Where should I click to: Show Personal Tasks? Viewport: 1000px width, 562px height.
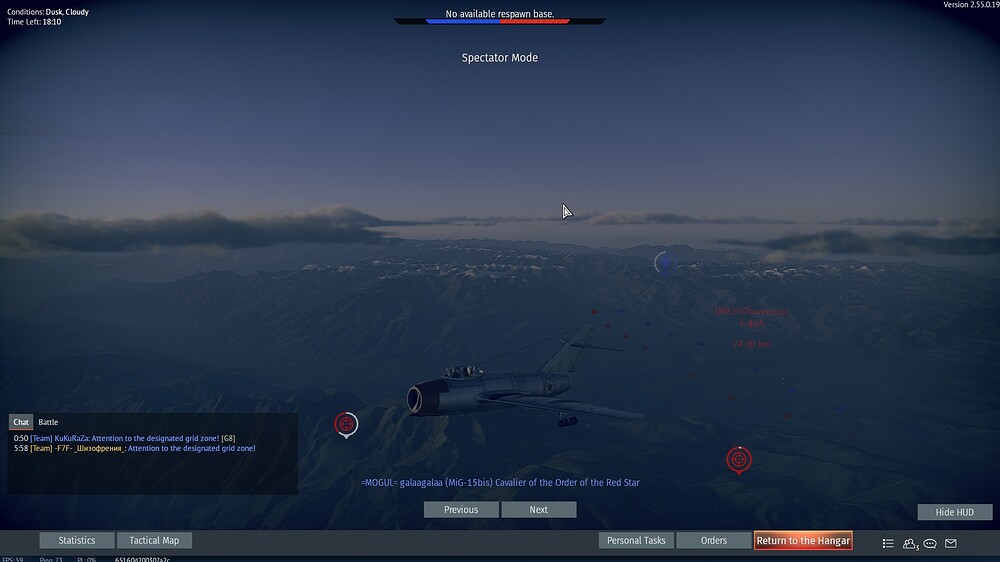[636, 540]
